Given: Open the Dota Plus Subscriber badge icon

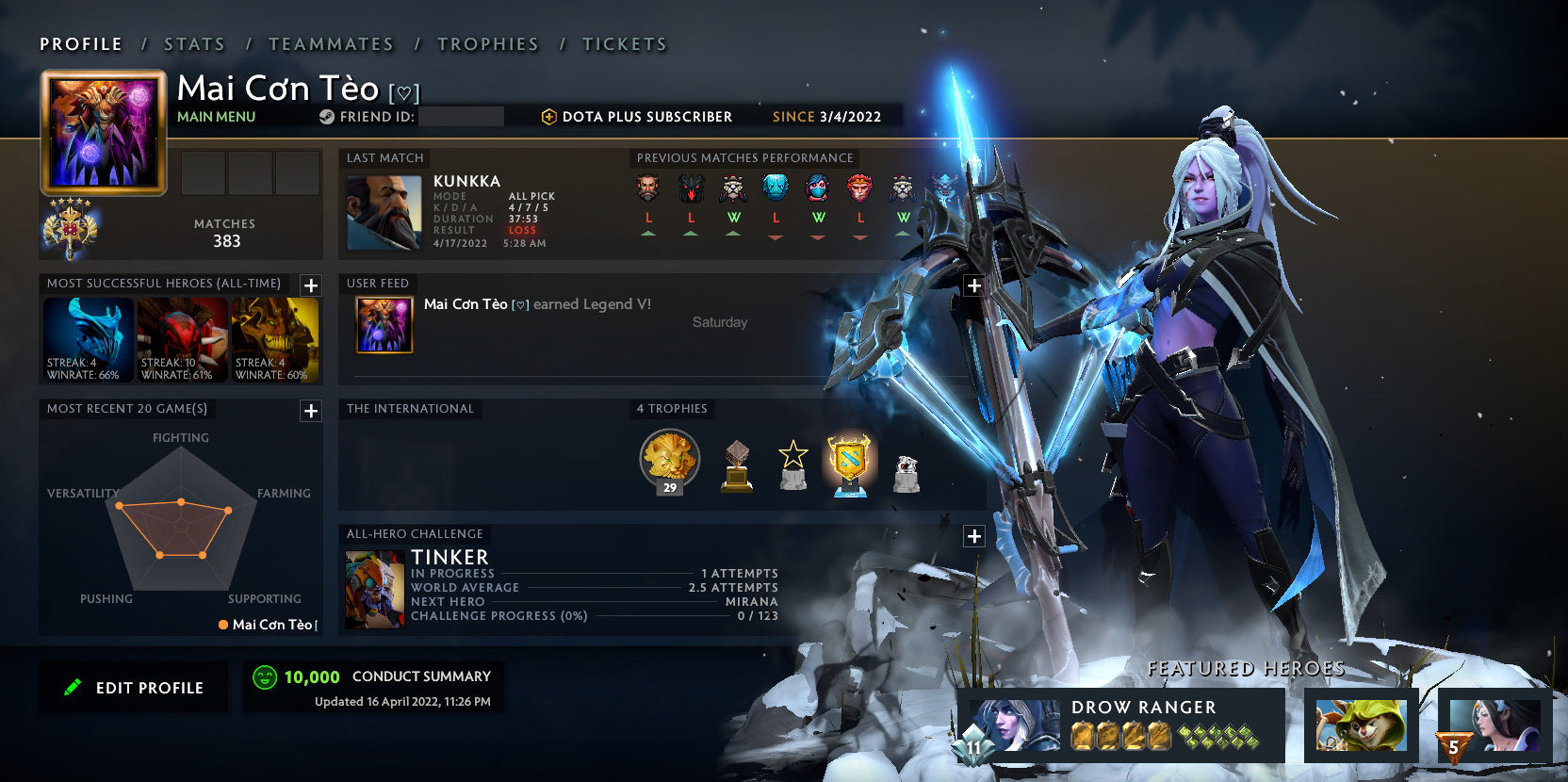Looking at the screenshot, I should click(547, 117).
